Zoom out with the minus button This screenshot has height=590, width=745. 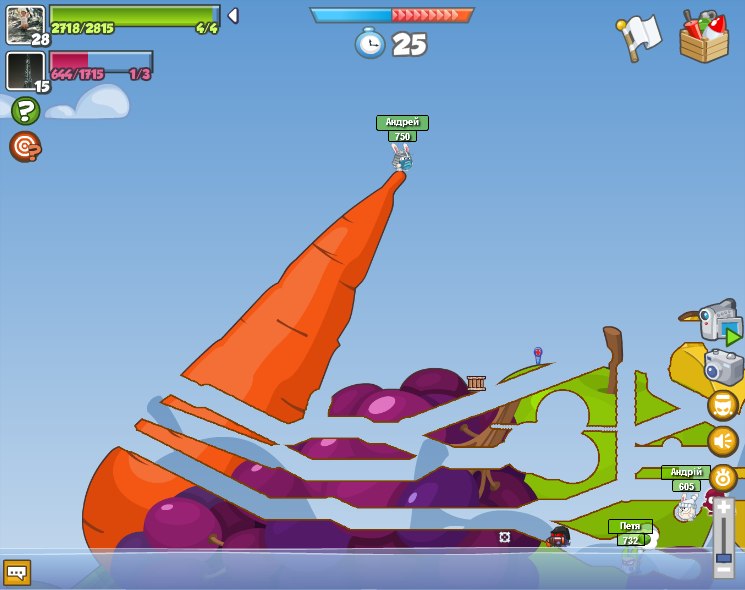(723, 571)
